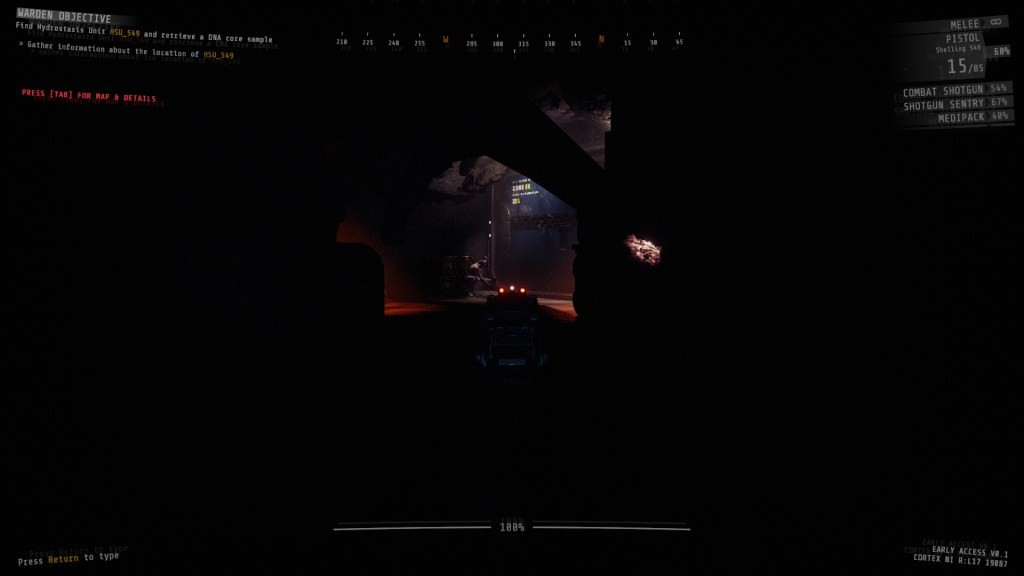The width and height of the screenshot is (1024, 576).
Task: Select the Pistol weapon slot
Action: [962, 38]
